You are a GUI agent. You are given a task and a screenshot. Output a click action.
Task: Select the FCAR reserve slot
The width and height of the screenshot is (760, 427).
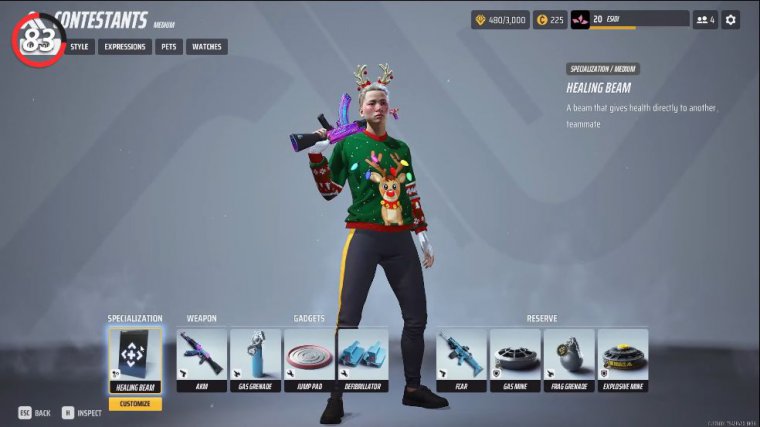(x=461, y=360)
